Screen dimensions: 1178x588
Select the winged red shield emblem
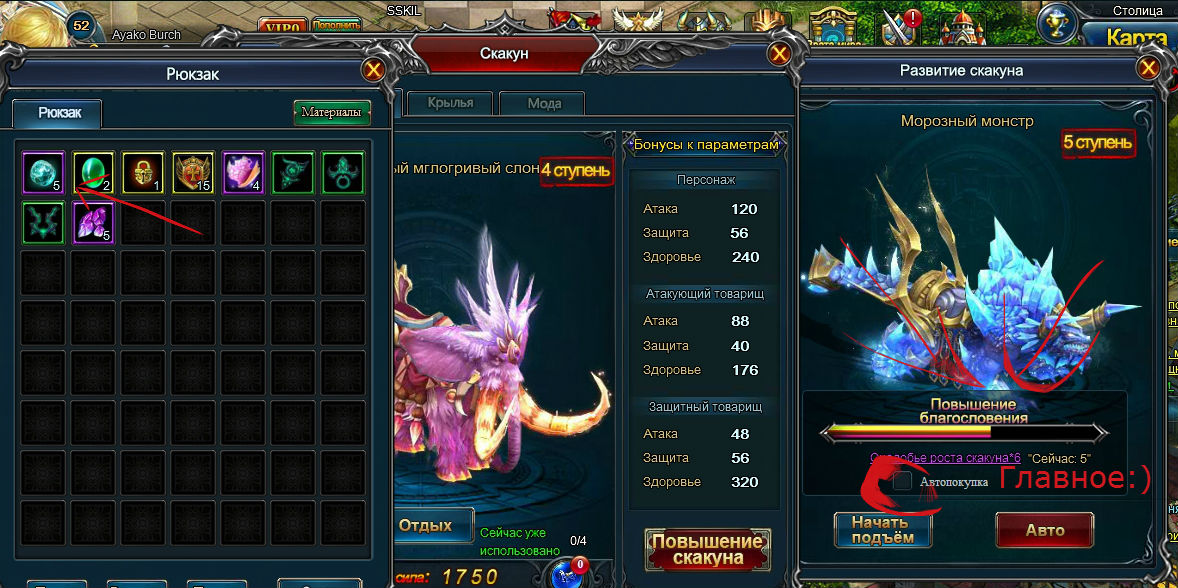[193, 172]
